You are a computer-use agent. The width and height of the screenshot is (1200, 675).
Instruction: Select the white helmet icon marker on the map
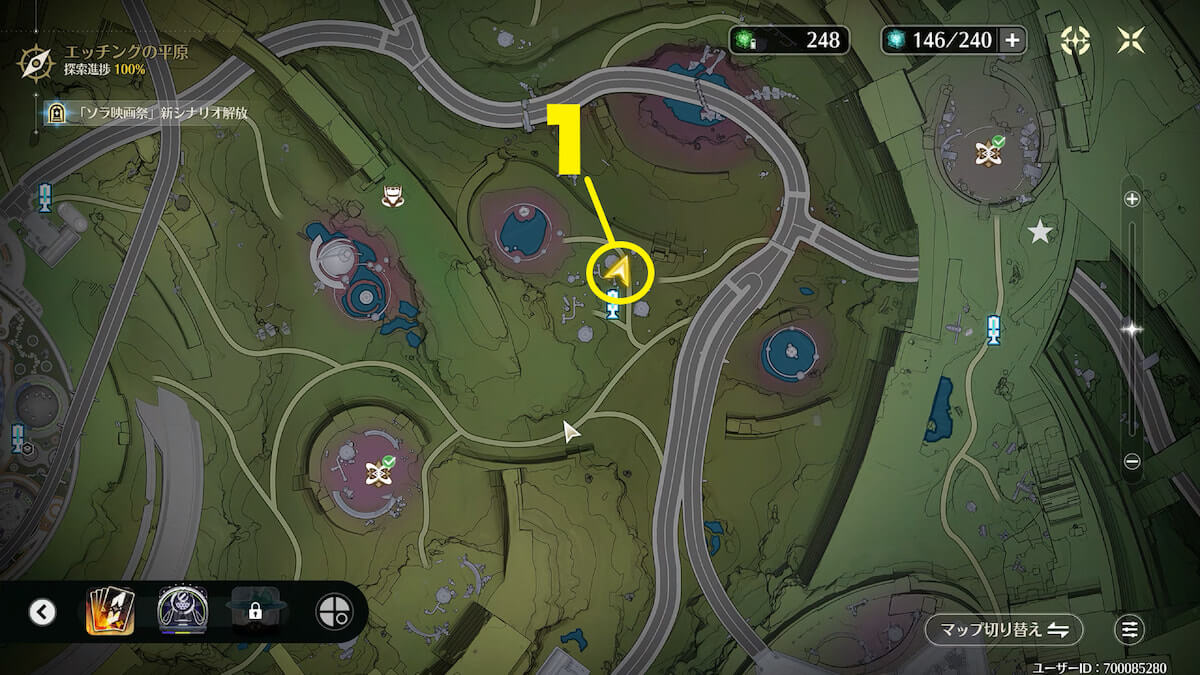point(391,196)
